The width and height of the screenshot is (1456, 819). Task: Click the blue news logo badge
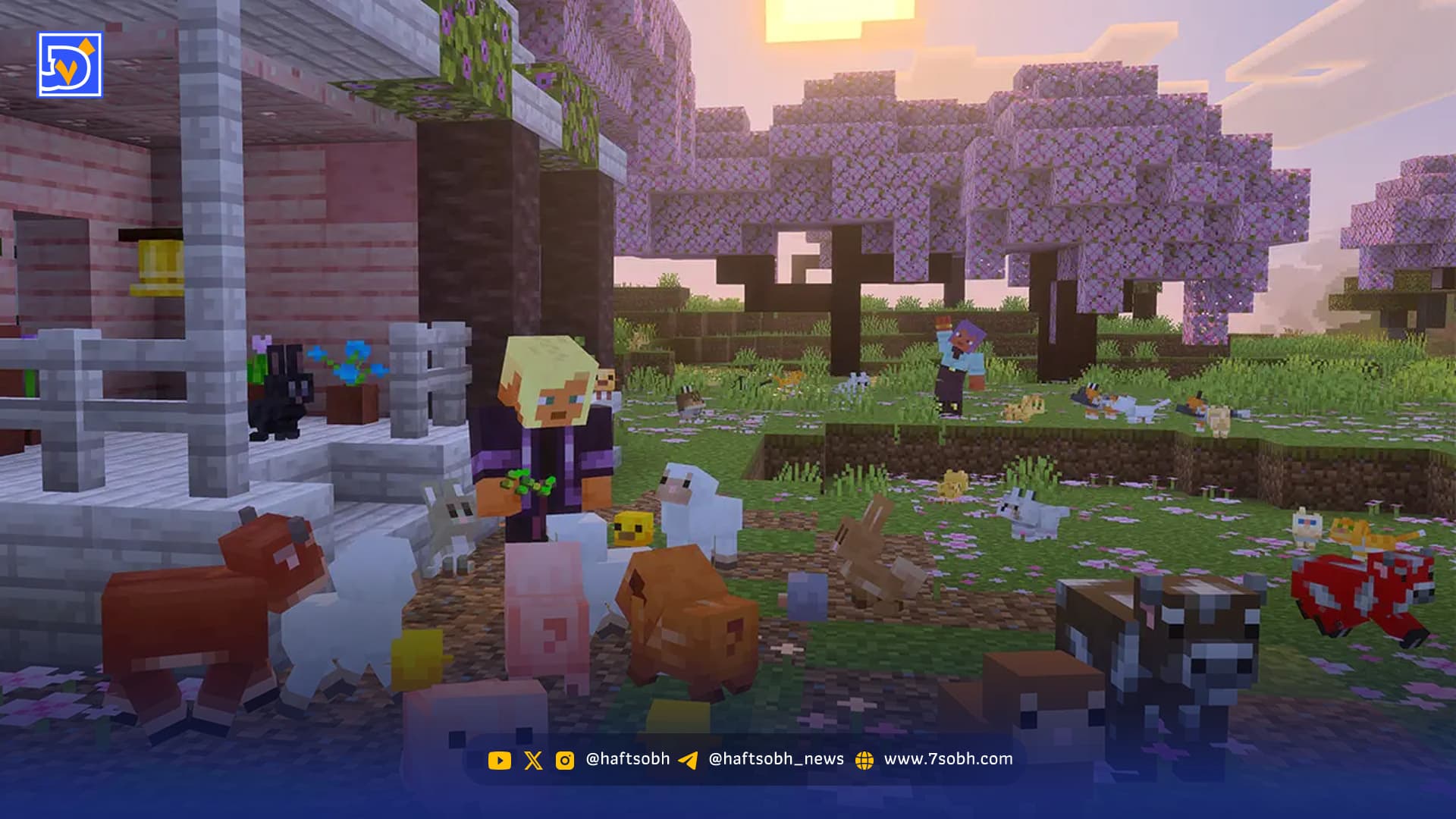point(70,65)
